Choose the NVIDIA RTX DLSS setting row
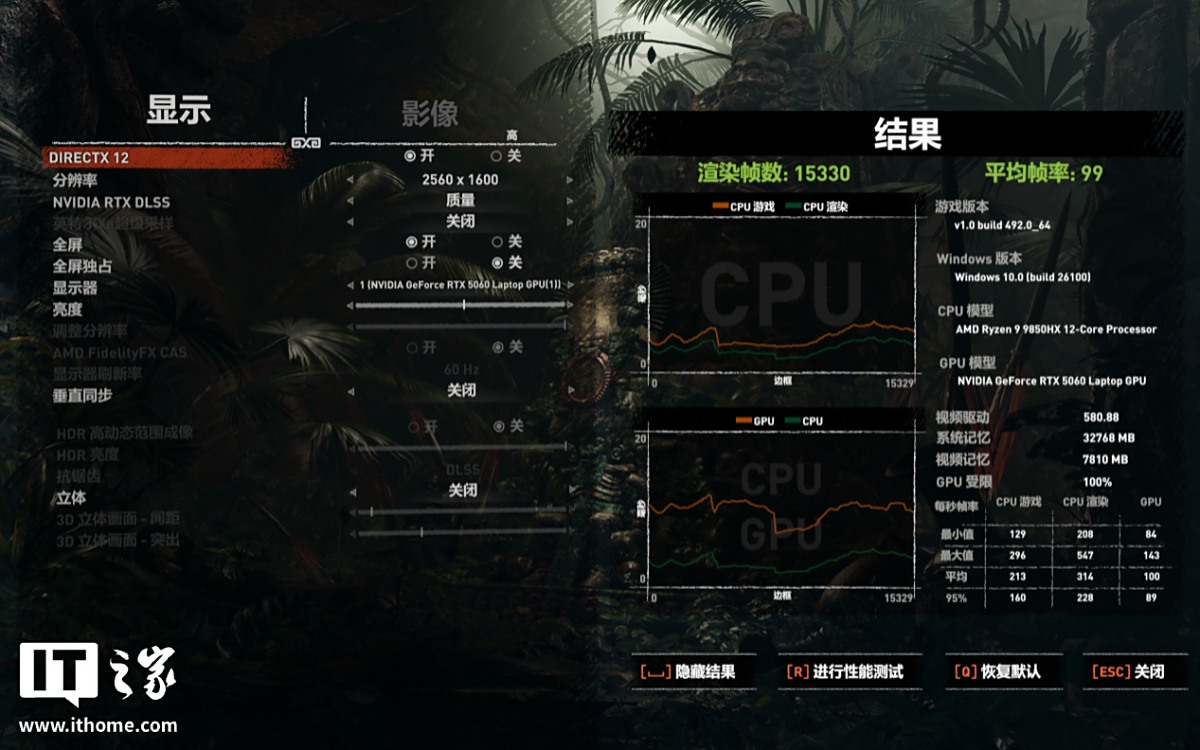The width and height of the screenshot is (1200, 750). coord(111,202)
